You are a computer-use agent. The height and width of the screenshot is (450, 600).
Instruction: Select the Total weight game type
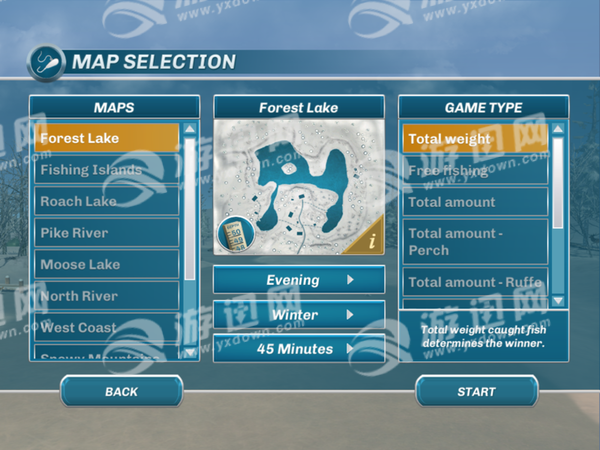click(475, 138)
